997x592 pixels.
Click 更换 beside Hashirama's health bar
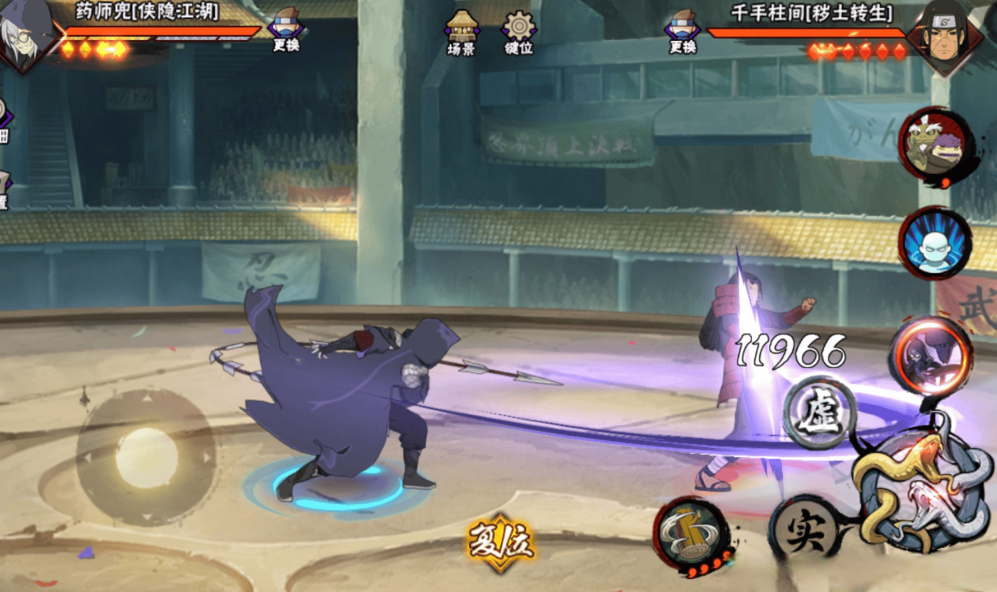click(682, 30)
